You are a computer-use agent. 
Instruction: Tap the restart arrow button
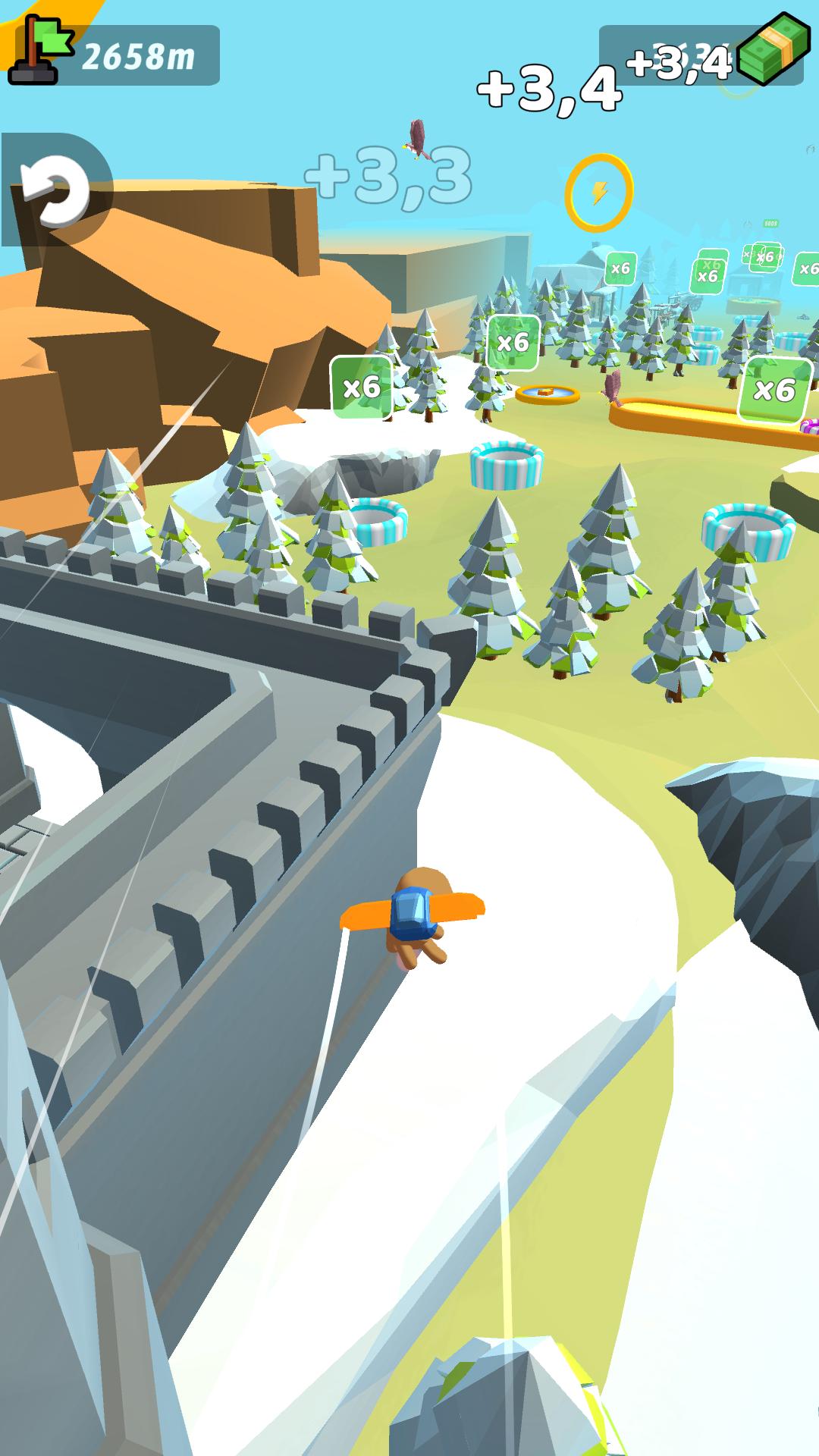click(53, 190)
